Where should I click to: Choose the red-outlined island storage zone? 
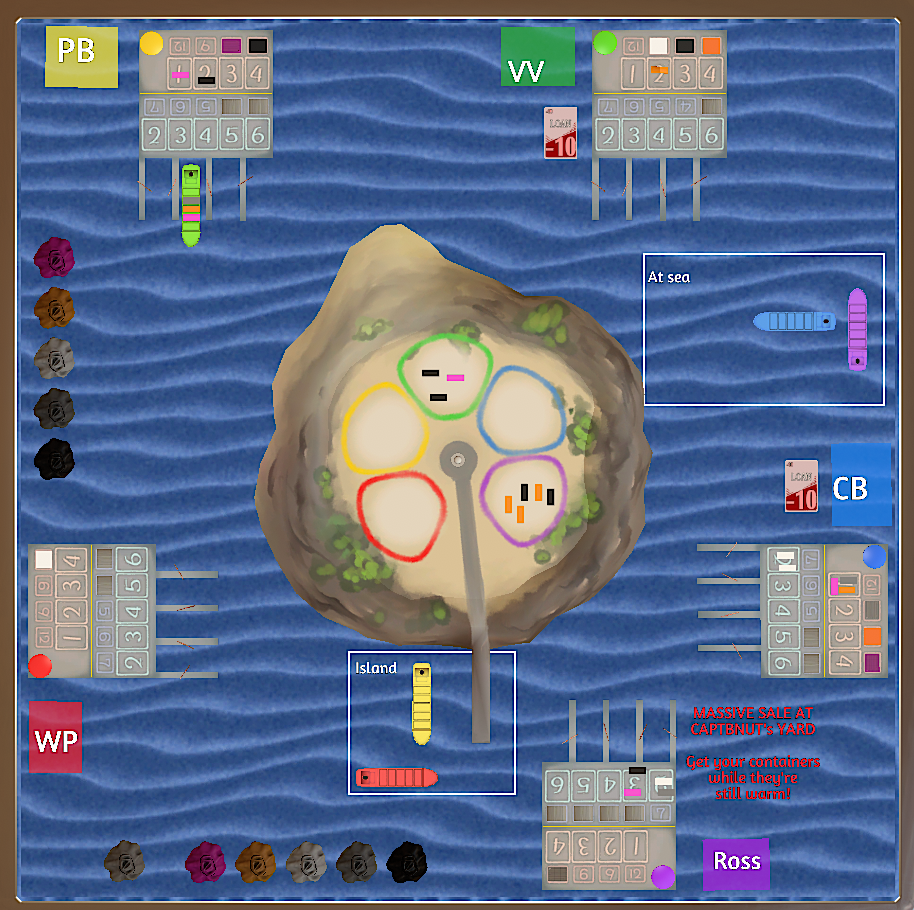(x=400, y=513)
